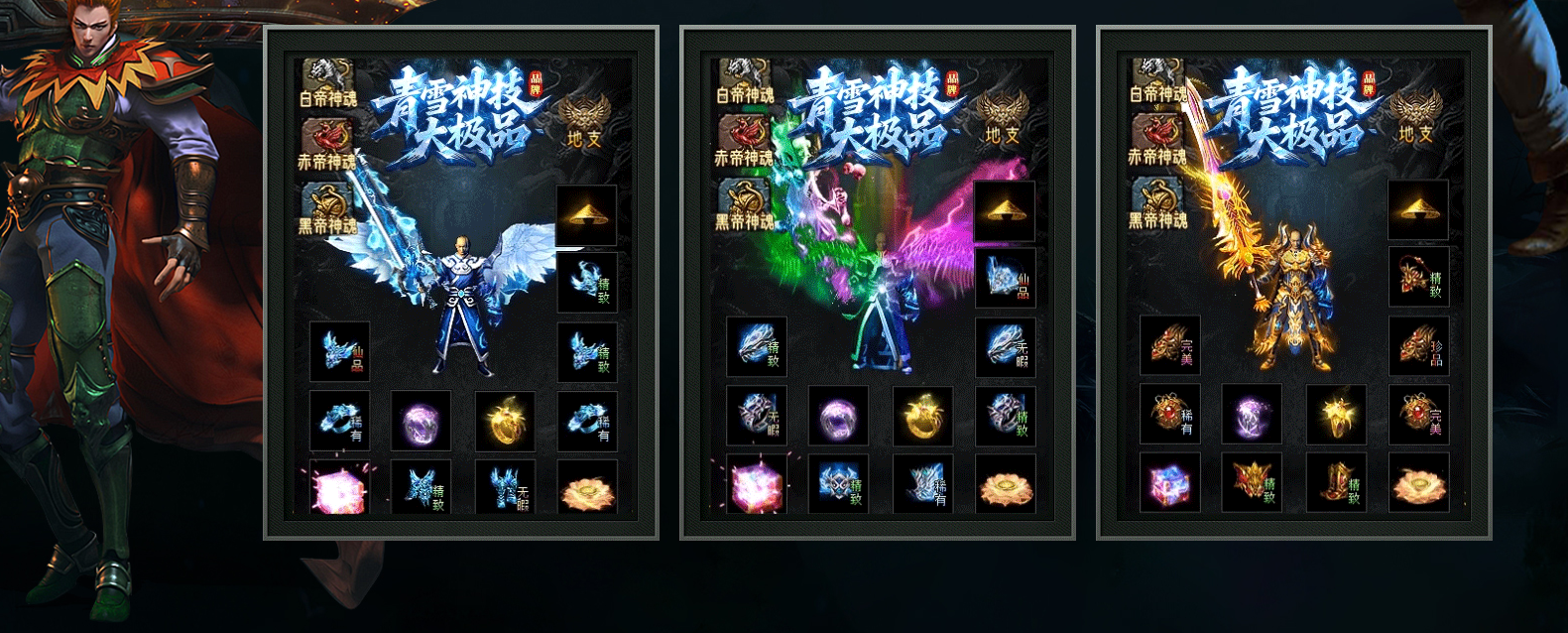Pick the golden lotus slot in the purple-green winged panel
This screenshot has height=633, width=1568.
point(1005,484)
